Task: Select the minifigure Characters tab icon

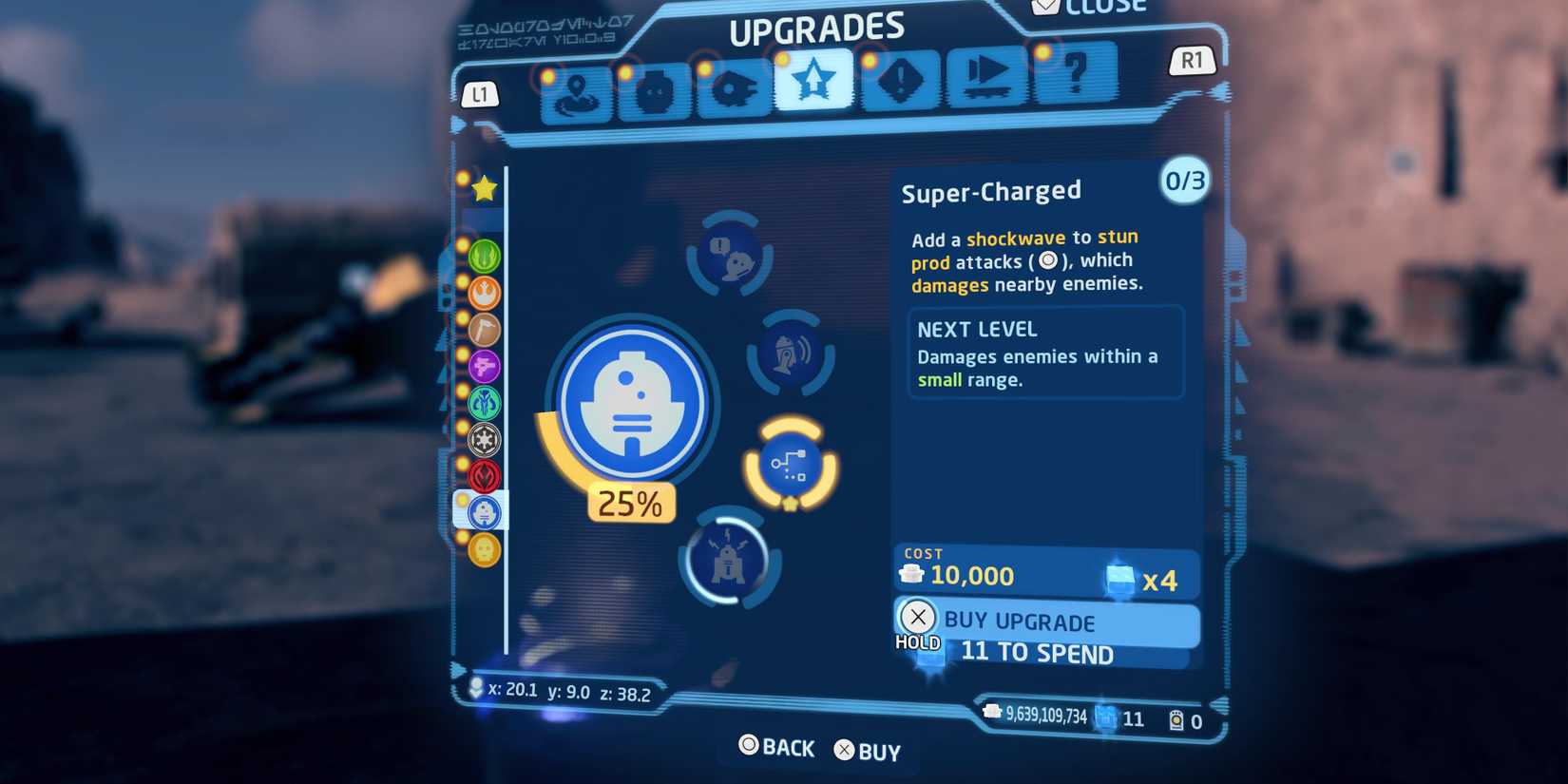Action: 655,90
